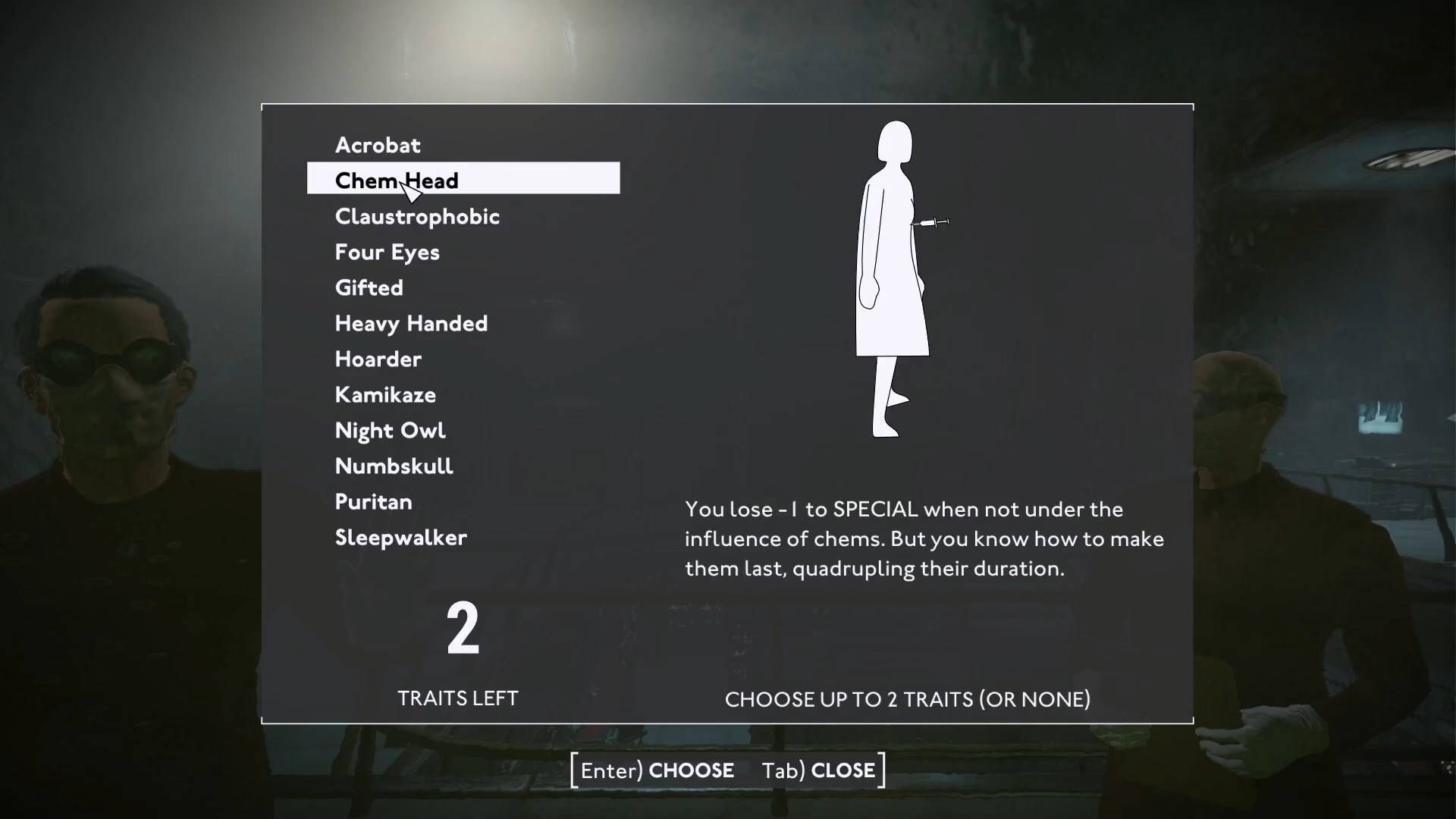The width and height of the screenshot is (1456, 819).
Task: Pick the Gifted trait
Action: [369, 287]
